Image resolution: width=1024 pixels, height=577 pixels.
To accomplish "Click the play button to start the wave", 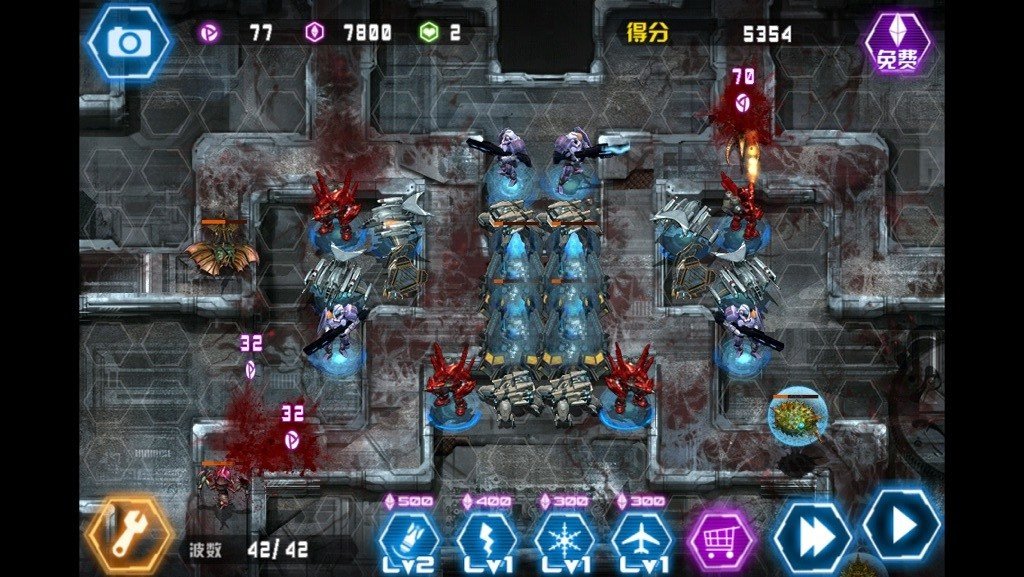I will 902,525.
